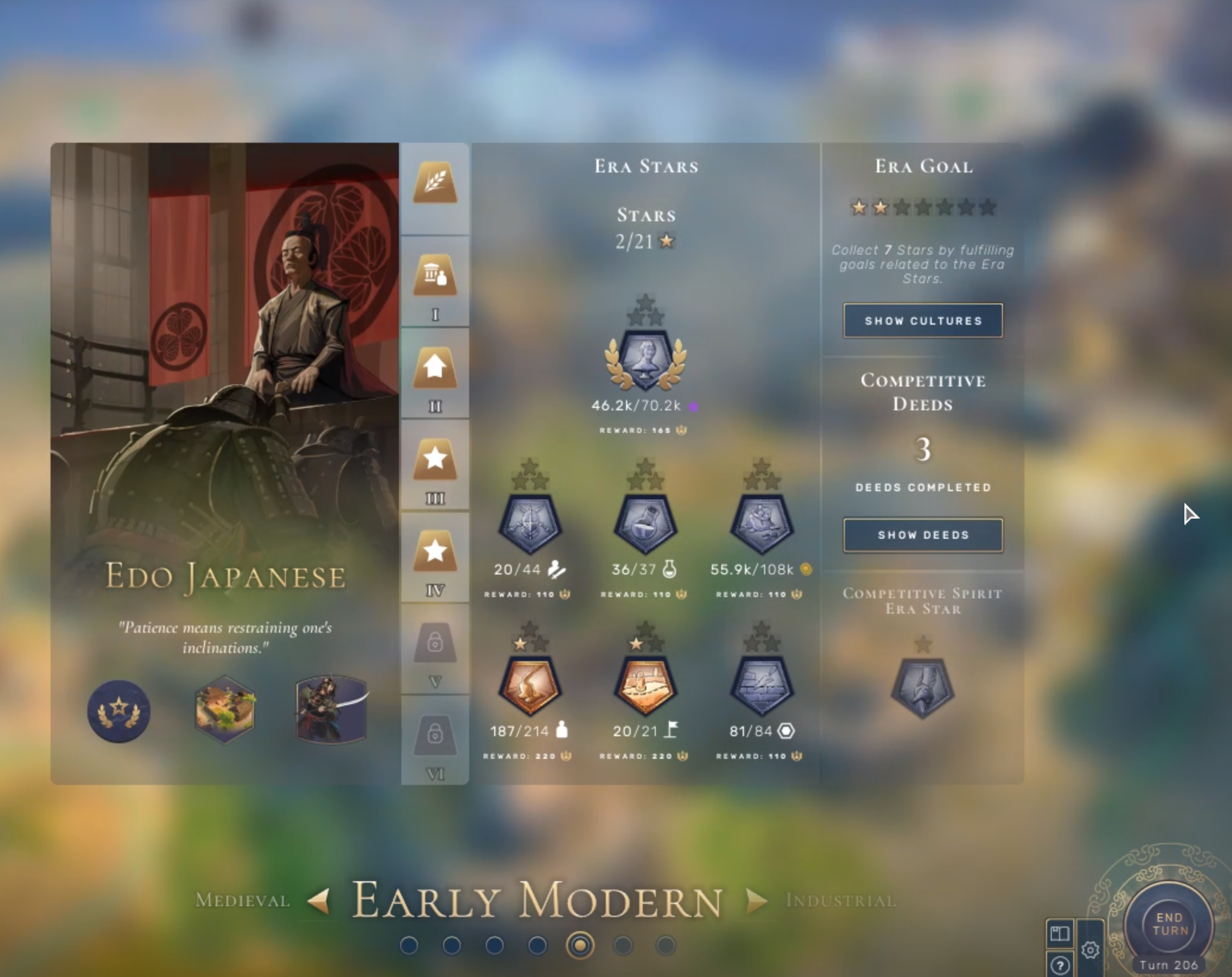Select the wheat Neolithic era tab
The image size is (1232, 977).
435,183
